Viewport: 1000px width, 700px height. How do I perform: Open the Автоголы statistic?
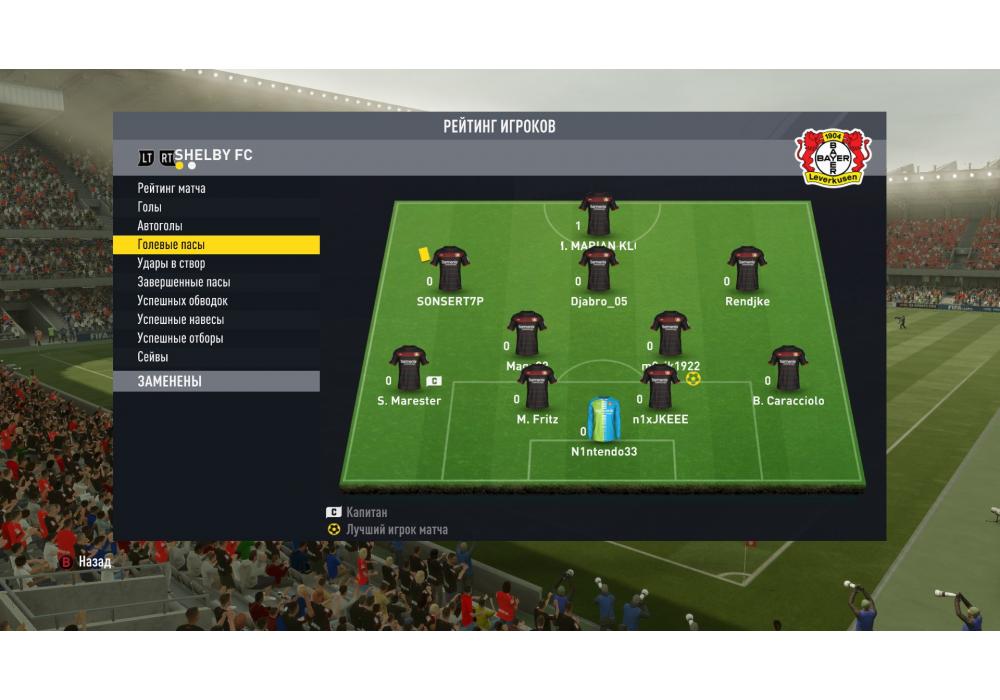[160, 226]
